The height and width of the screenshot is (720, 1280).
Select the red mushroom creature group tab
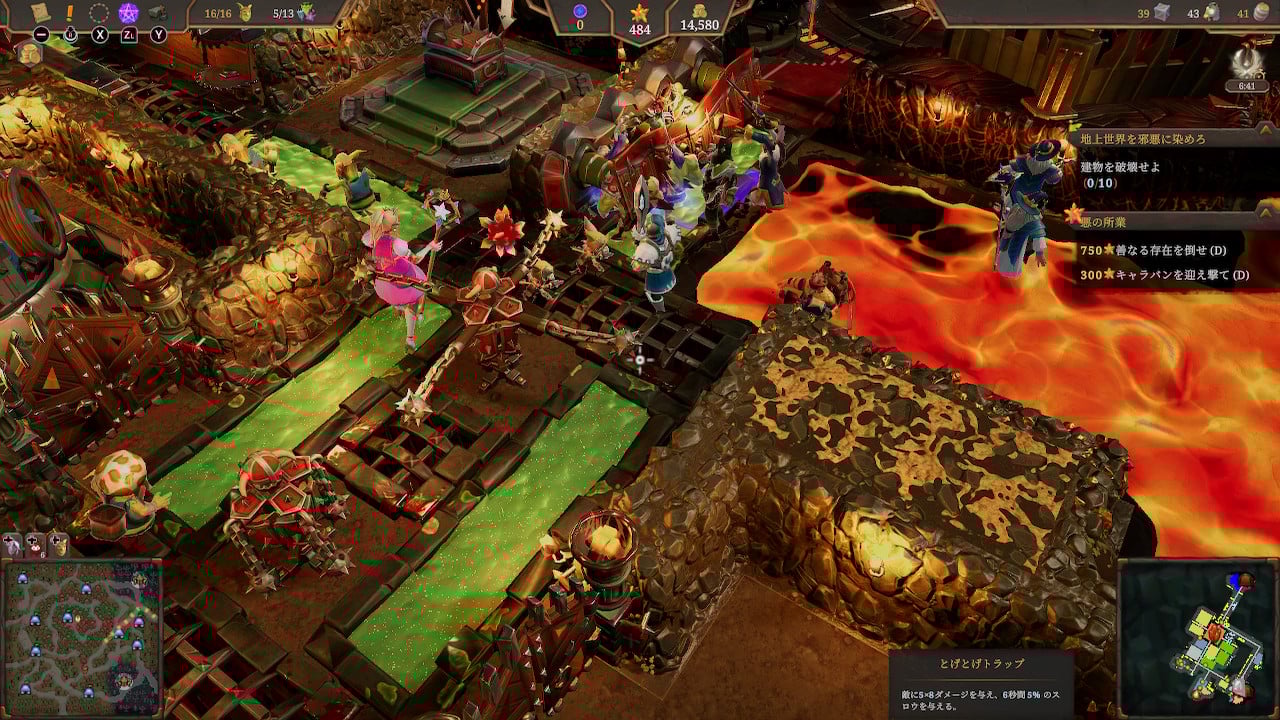(x=36, y=545)
